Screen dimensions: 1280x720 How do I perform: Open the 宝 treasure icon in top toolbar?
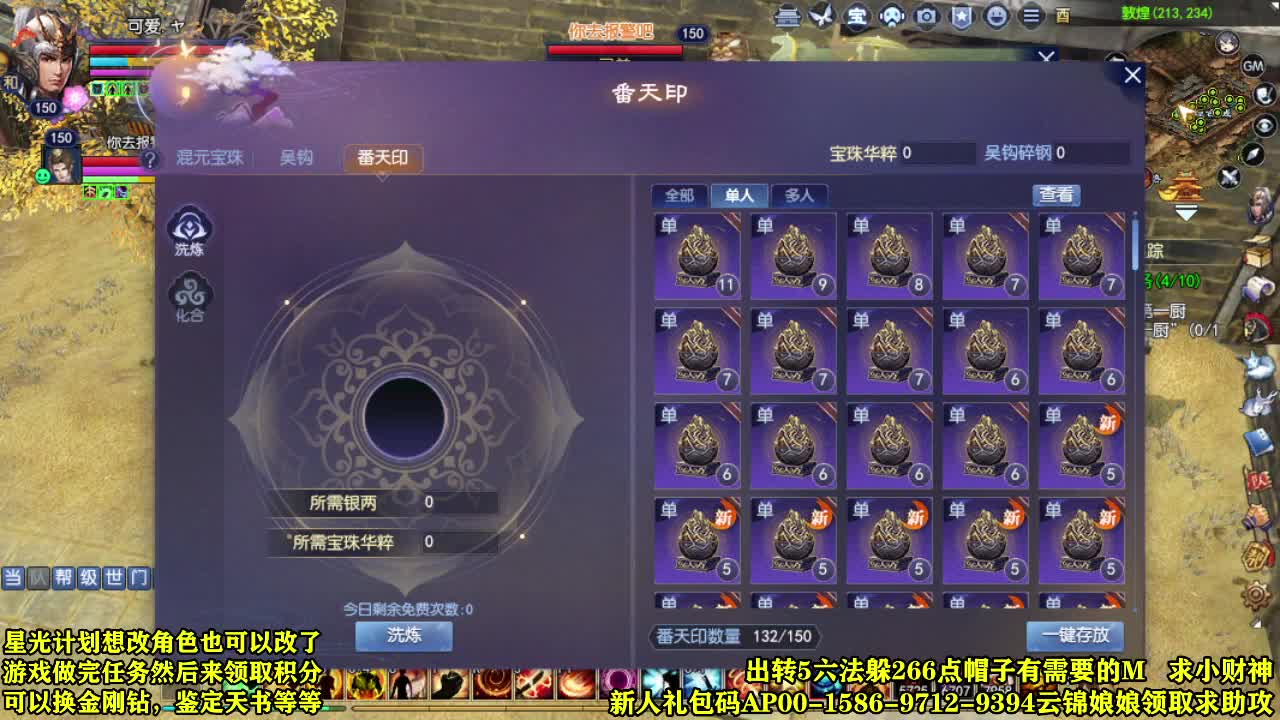pos(858,17)
